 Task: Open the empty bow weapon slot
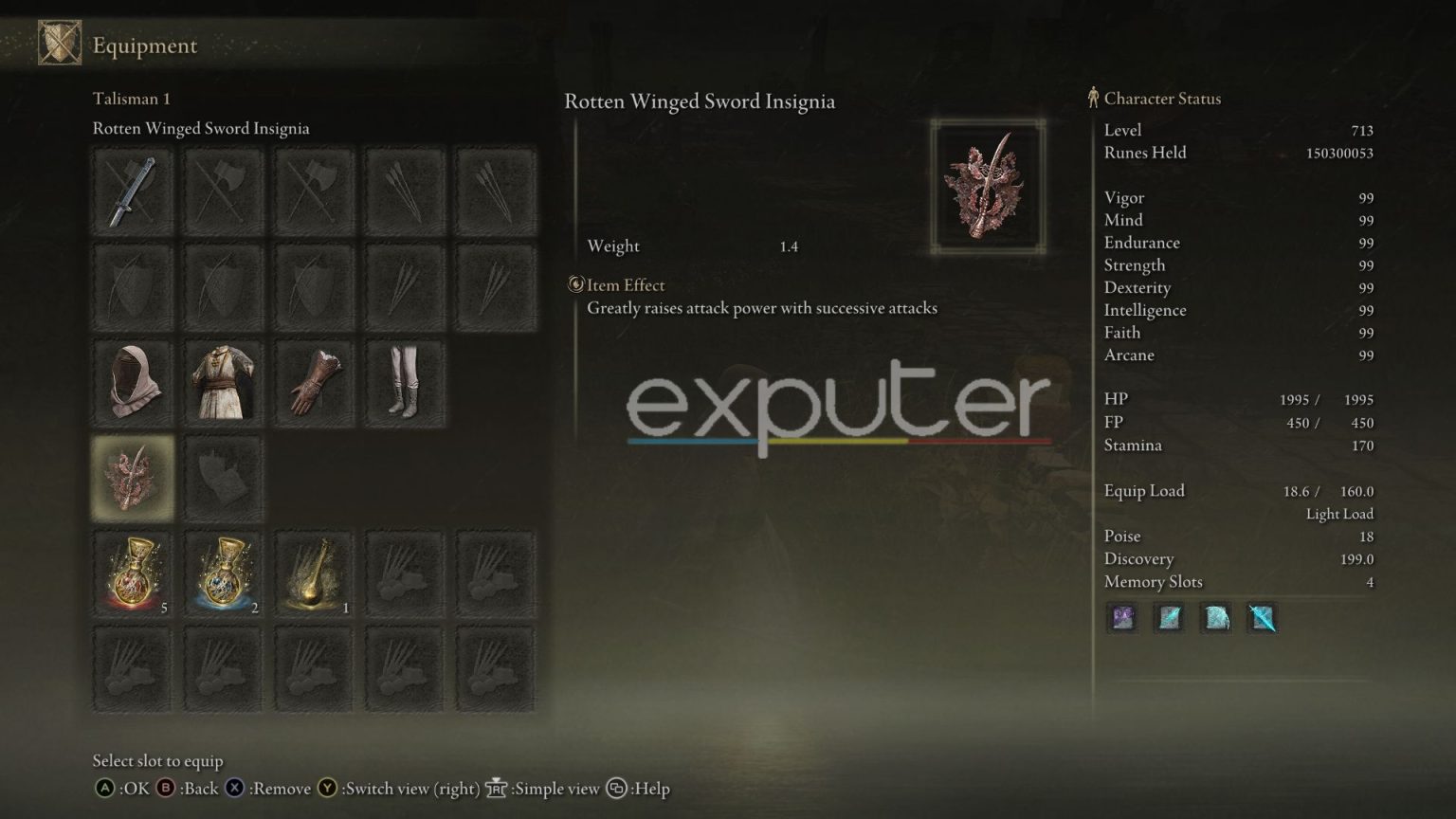132,285
